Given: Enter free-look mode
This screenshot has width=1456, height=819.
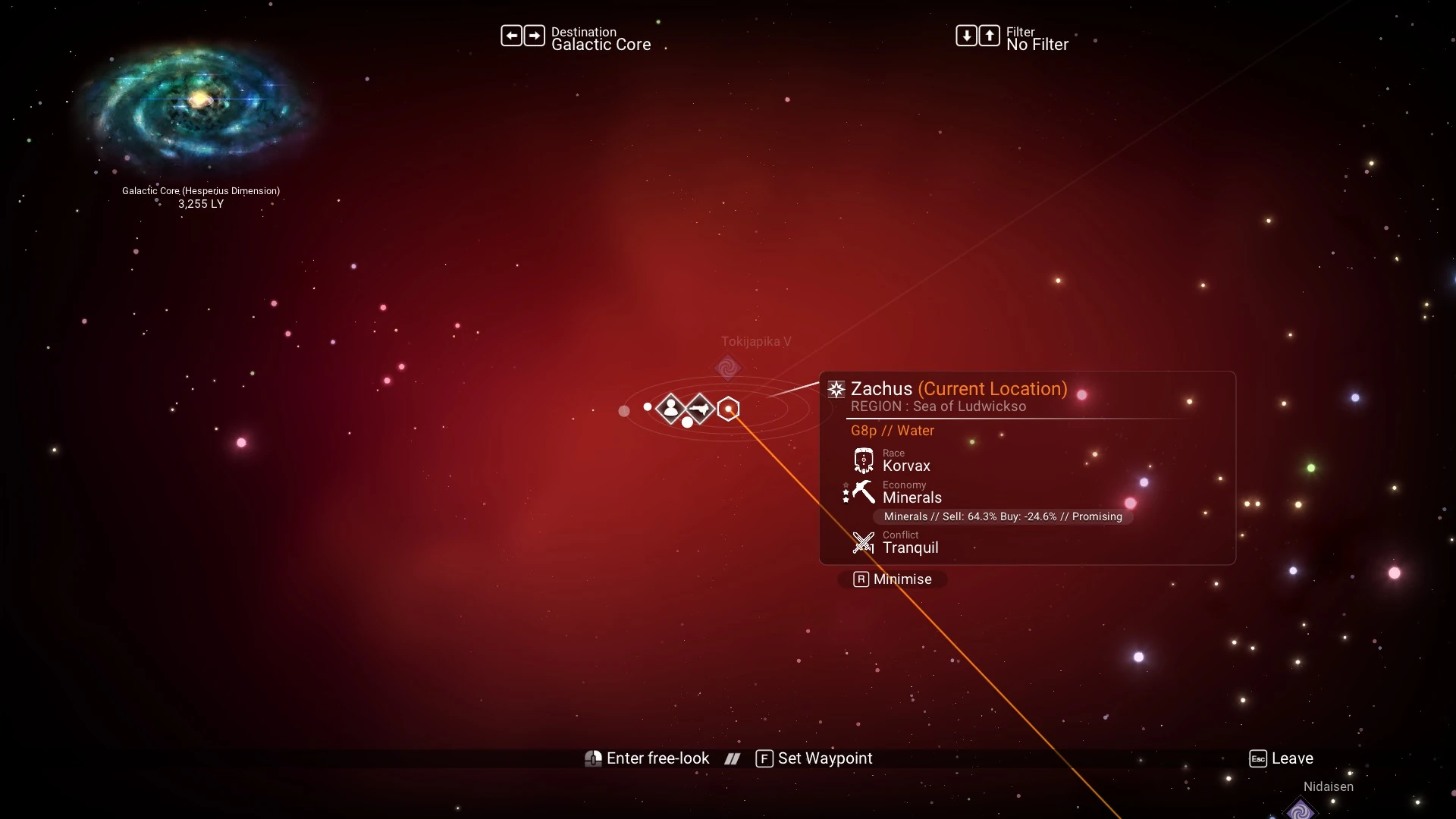Looking at the screenshot, I should point(648,758).
